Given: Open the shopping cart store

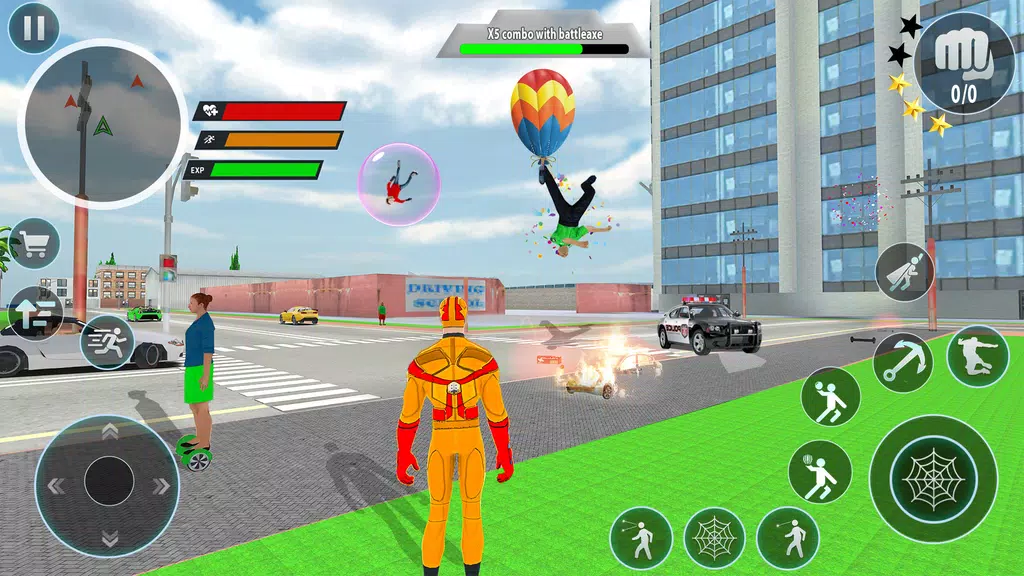Looking at the screenshot, I should pyautogui.click(x=34, y=244).
